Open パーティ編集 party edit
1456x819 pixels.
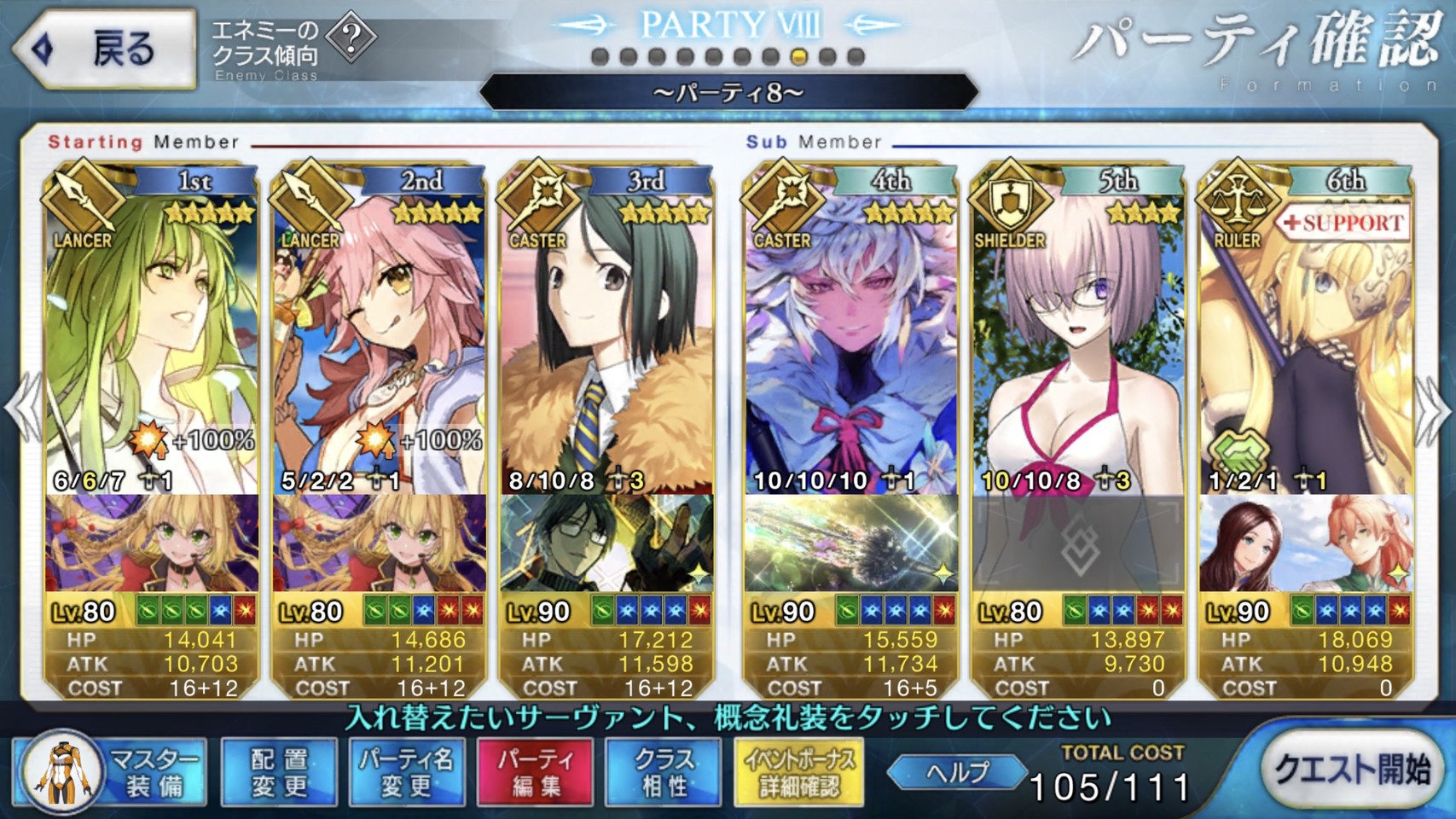click(x=536, y=772)
